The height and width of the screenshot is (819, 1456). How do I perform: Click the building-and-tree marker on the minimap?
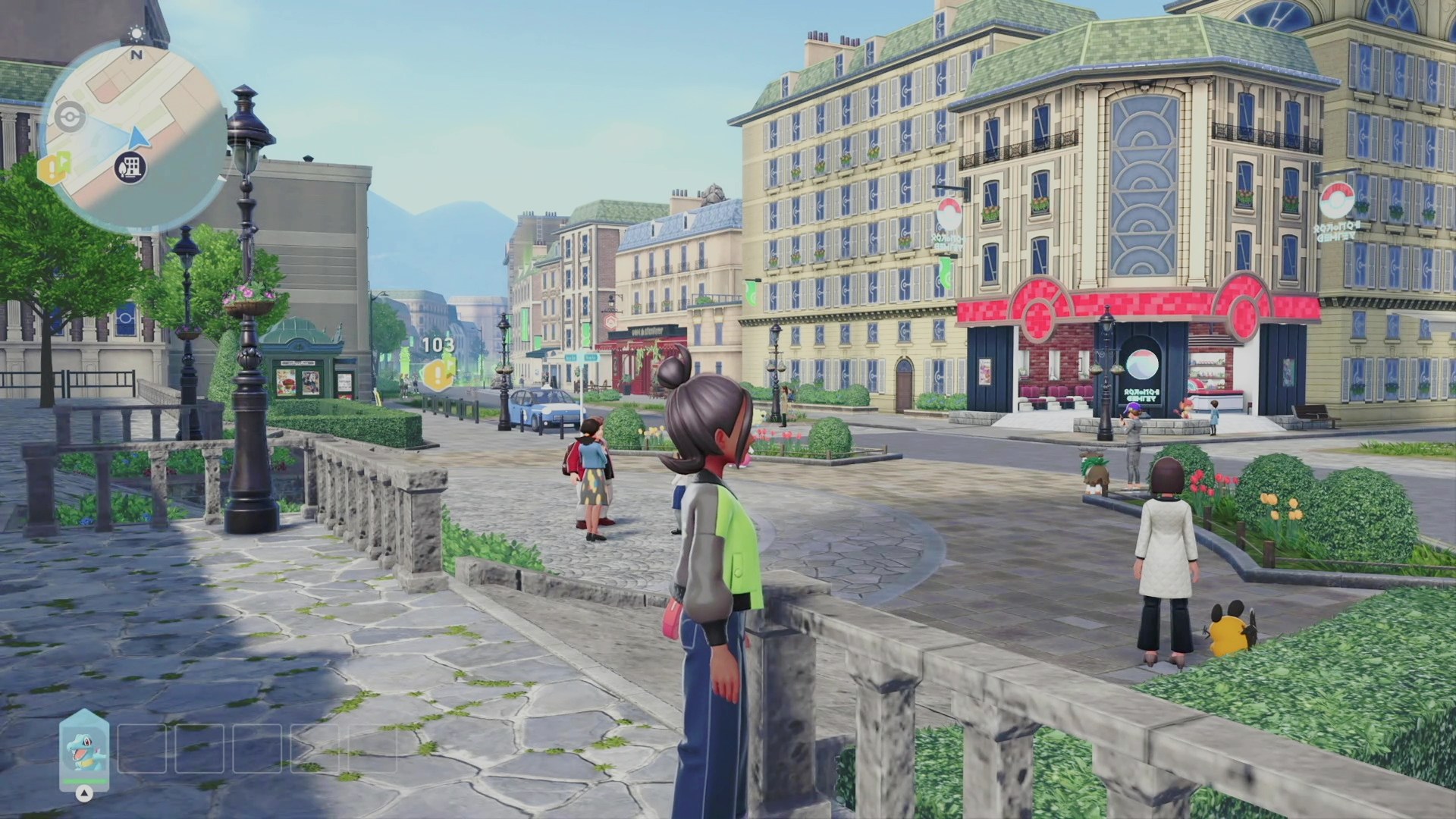point(130,167)
